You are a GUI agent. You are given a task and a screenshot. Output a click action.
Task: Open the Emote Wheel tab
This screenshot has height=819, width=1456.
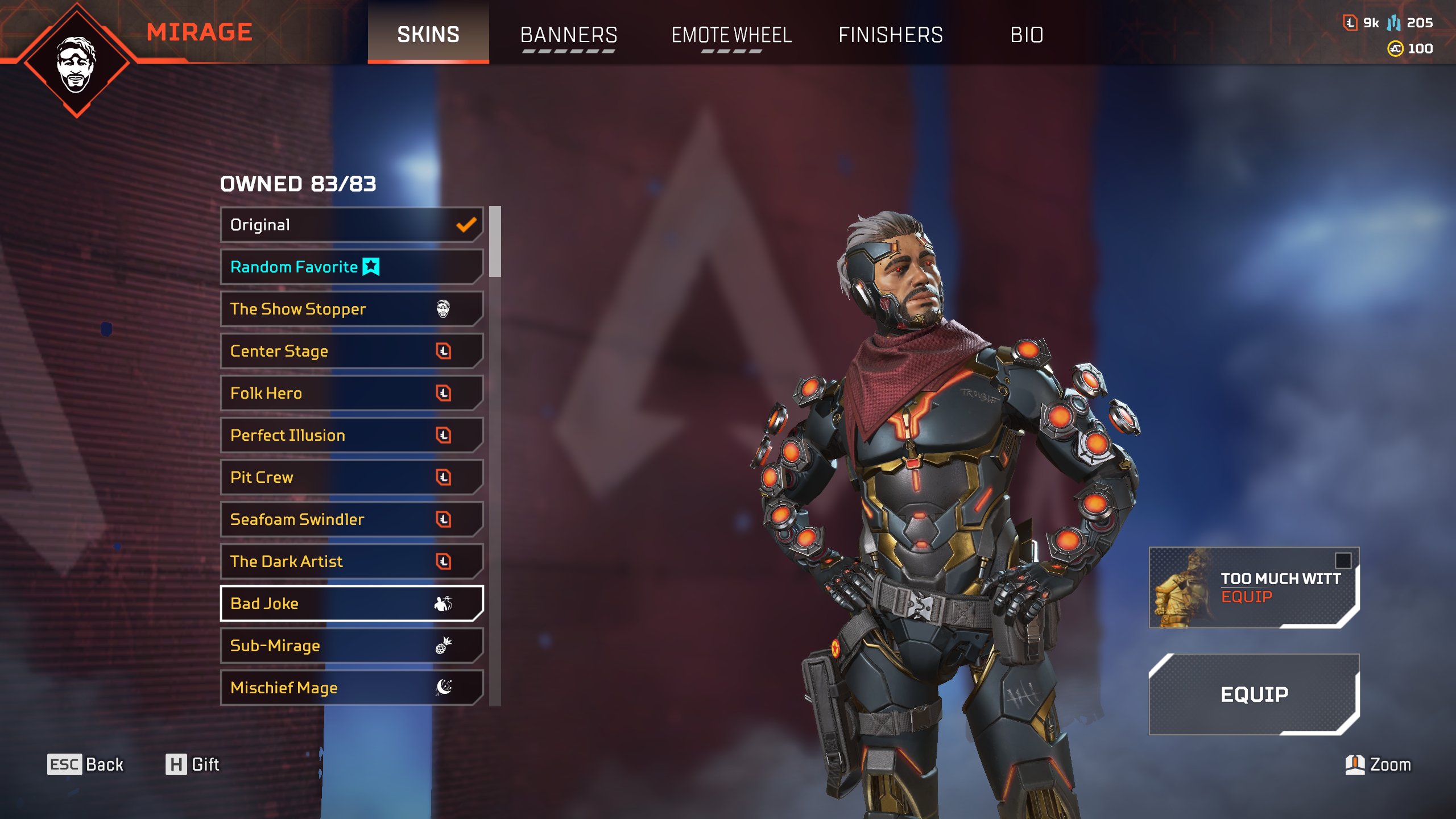(731, 35)
